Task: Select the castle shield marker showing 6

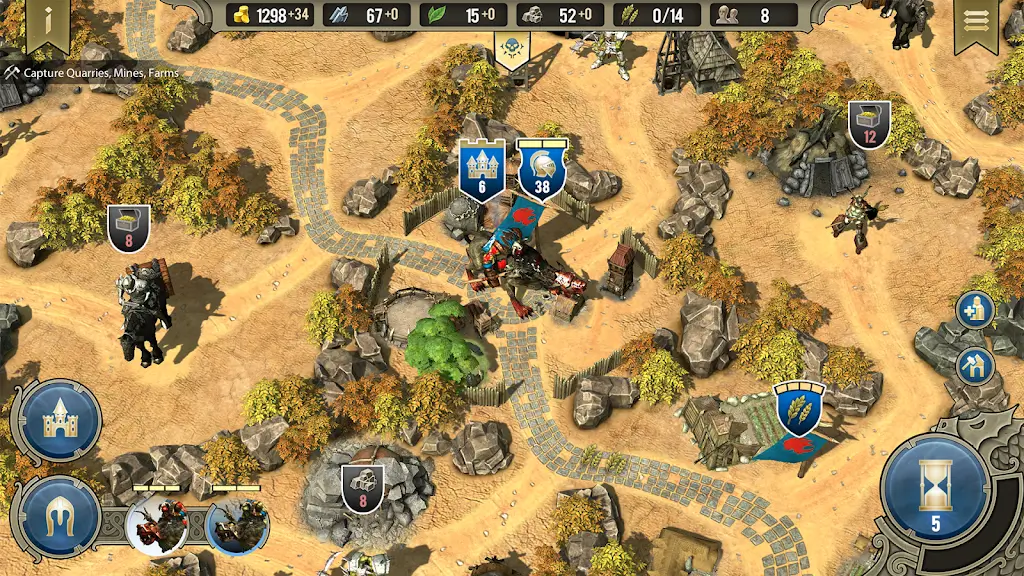Action: [x=481, y=170]
